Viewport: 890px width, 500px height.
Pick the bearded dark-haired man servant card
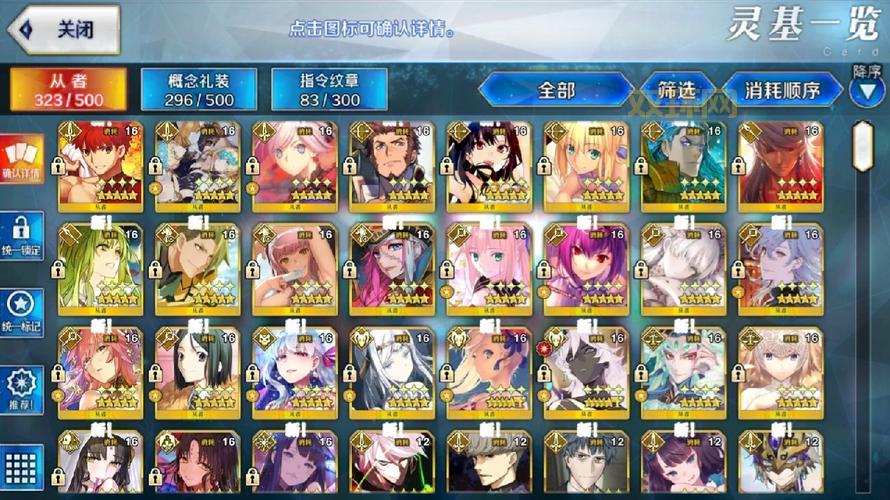point(391,164)
